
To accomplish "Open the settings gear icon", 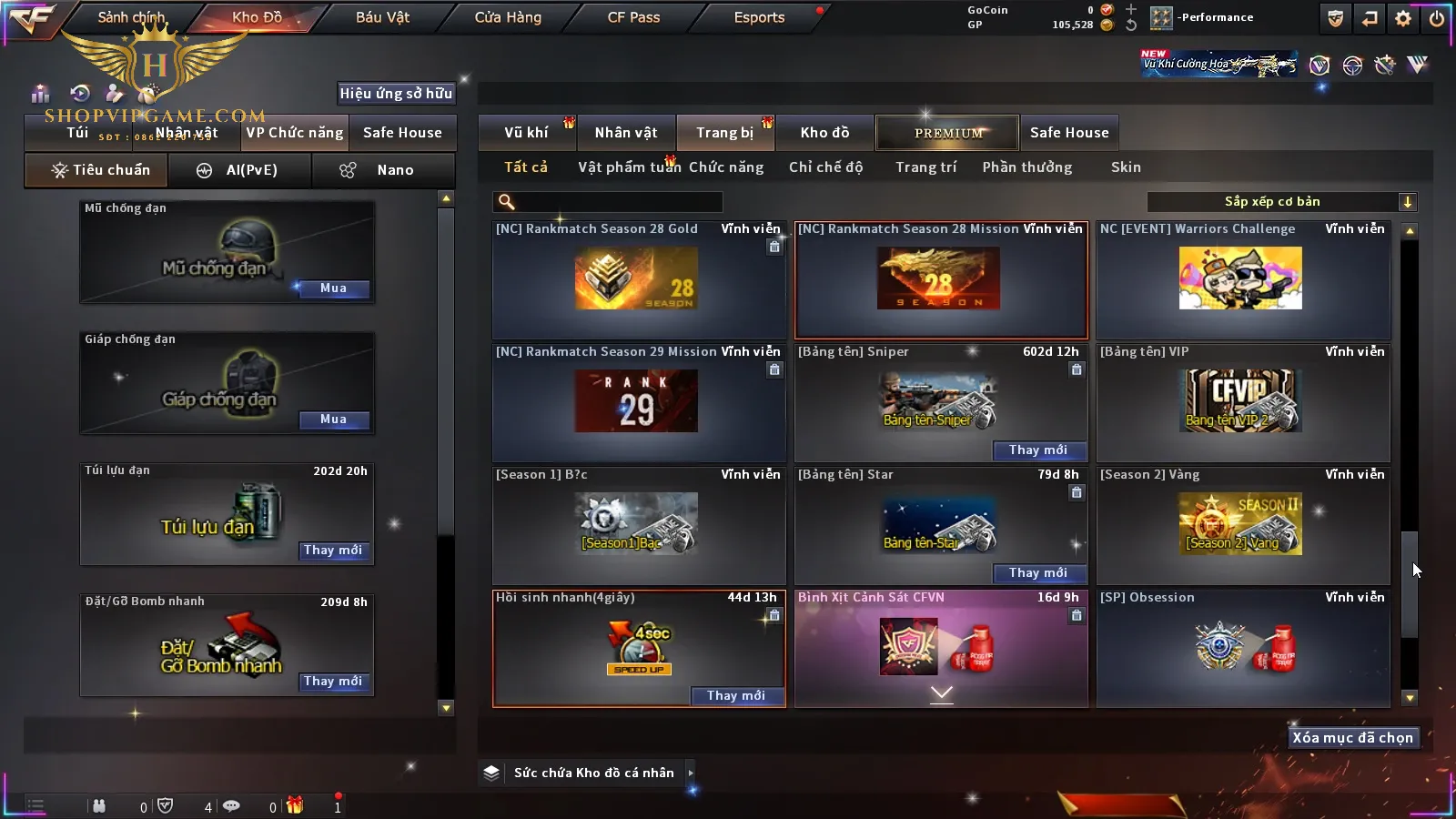I will pyautogui.click(x=1403, y=18).
